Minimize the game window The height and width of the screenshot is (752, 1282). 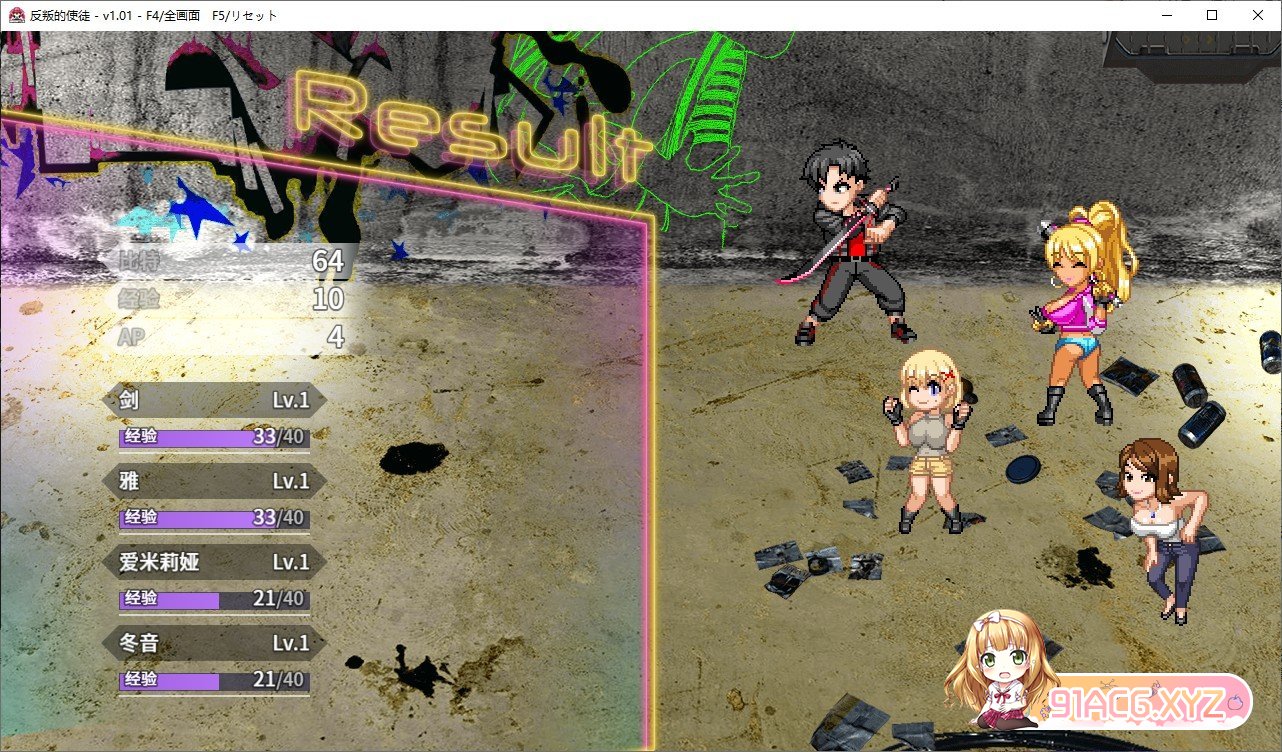click(1166, 15)
